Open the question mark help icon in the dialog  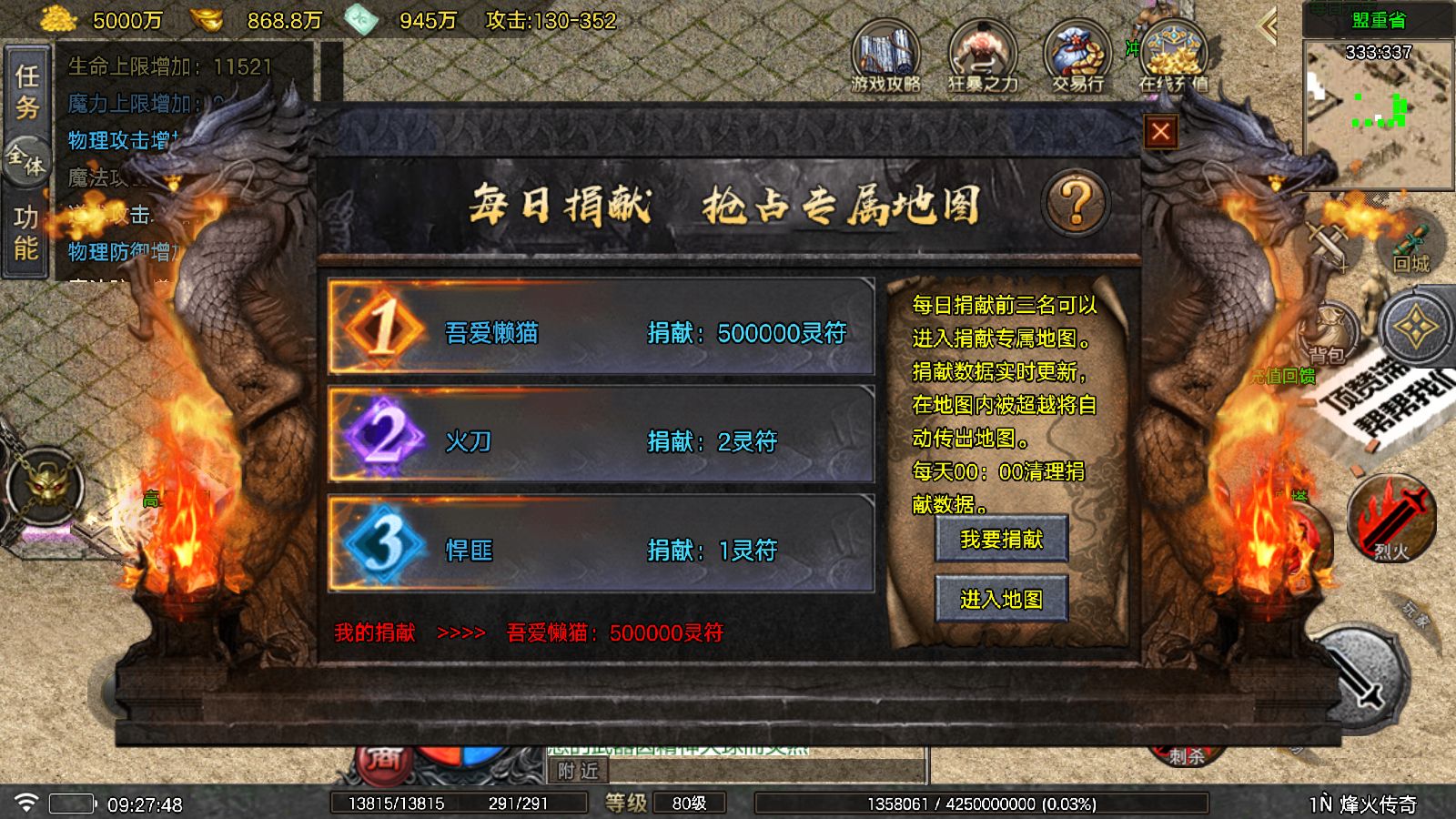click(1074, 202)
